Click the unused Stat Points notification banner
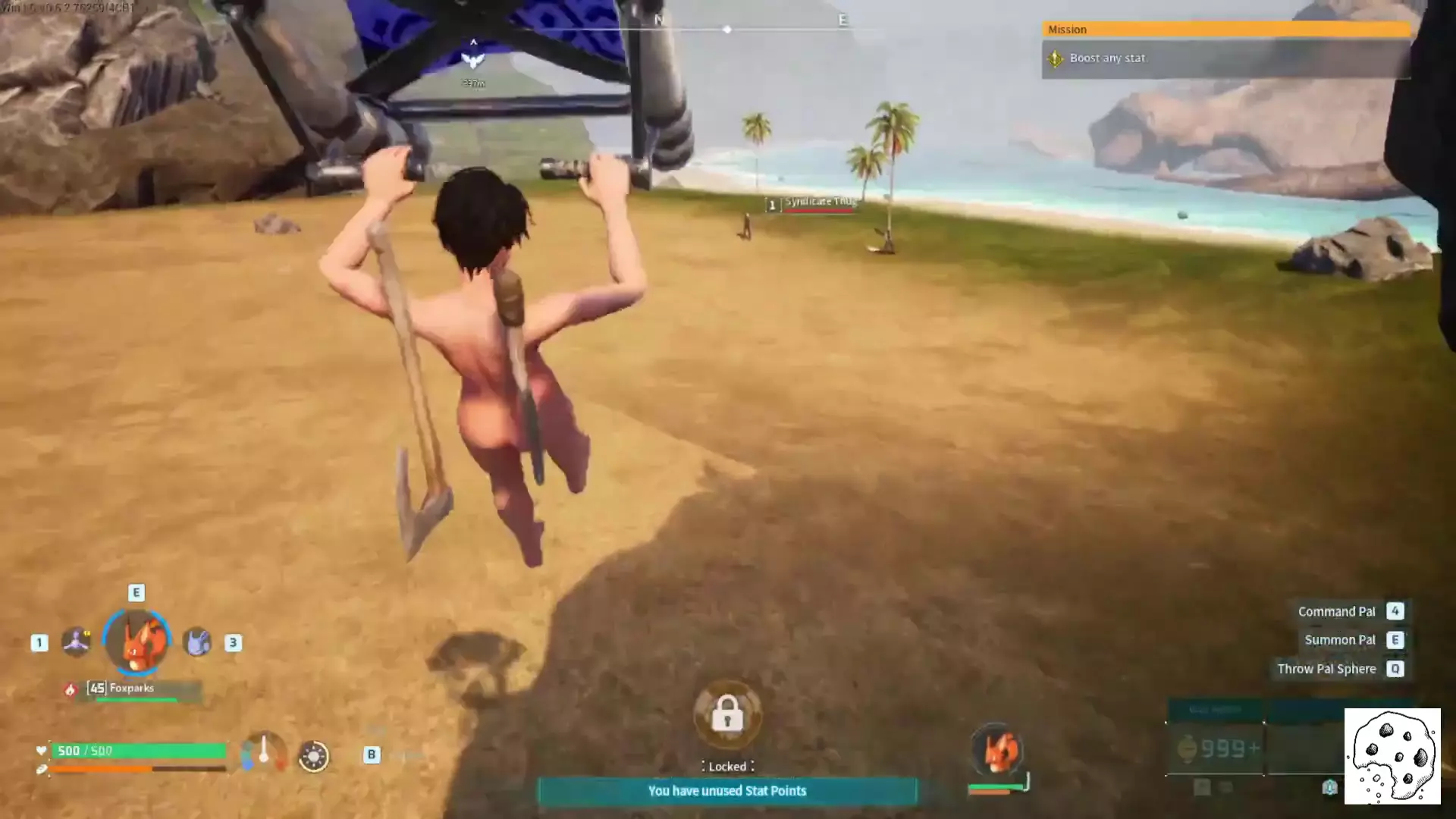Screen dimensions: 1456x819 point(726,791)
